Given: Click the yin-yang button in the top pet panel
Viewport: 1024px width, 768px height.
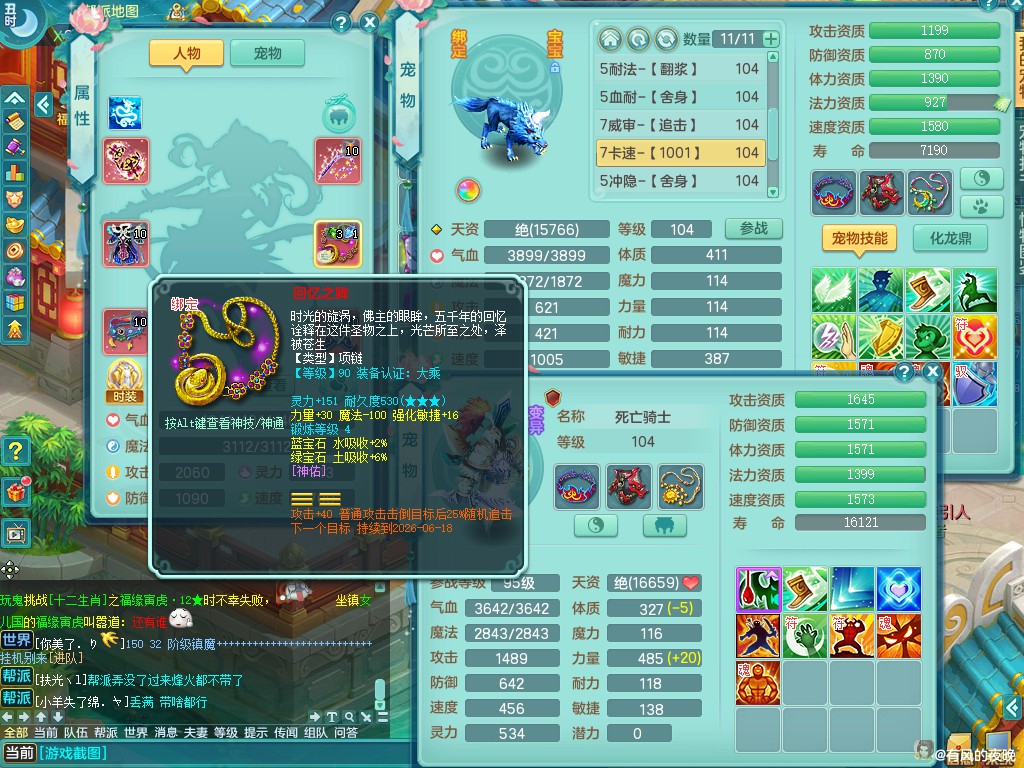Looking at the screenshot, I should pos(981,178).
